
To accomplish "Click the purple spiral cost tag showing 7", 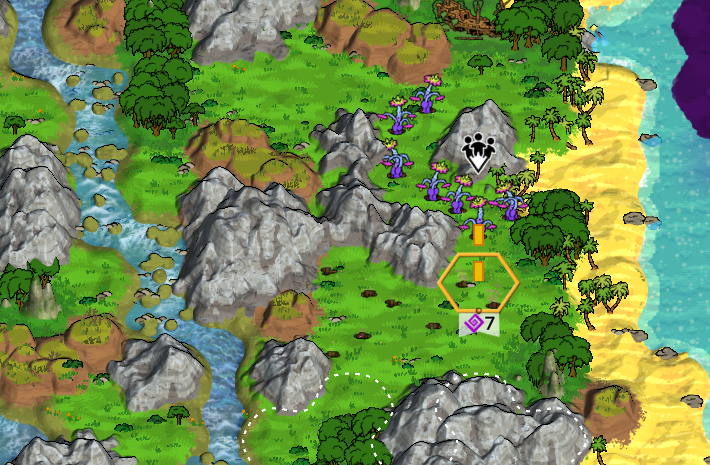I will 478,324.
